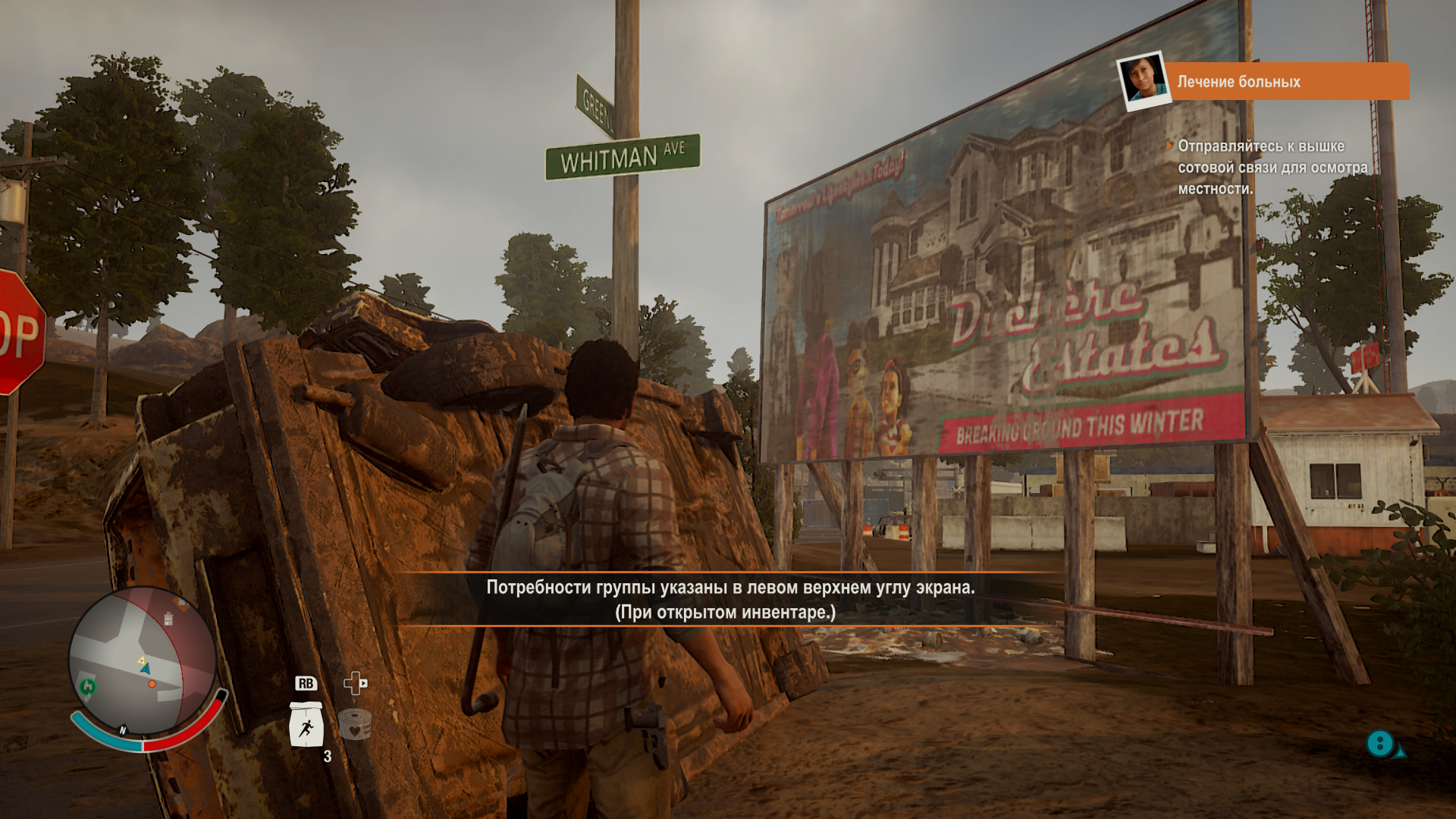Click the teal round icon in bottom corner
1456x819 pixels.
click(1380, 743)
